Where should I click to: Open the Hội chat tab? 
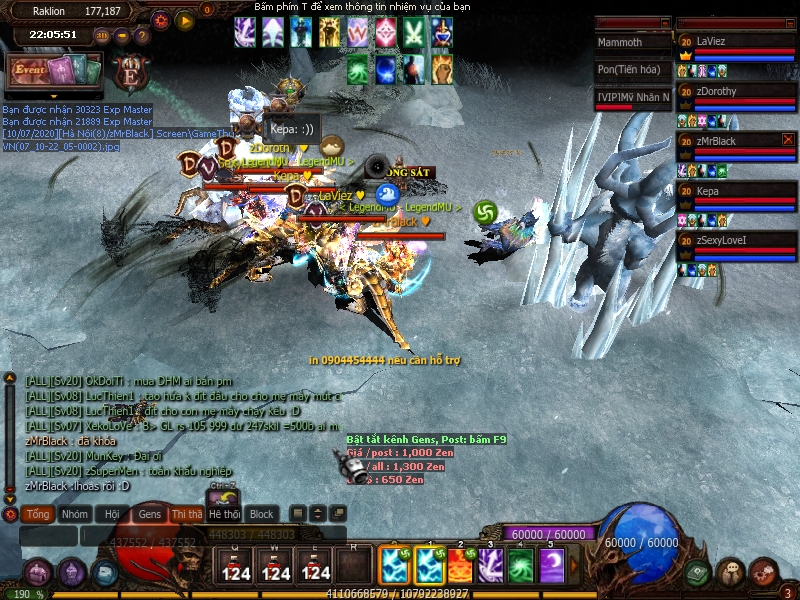(112, 514)
